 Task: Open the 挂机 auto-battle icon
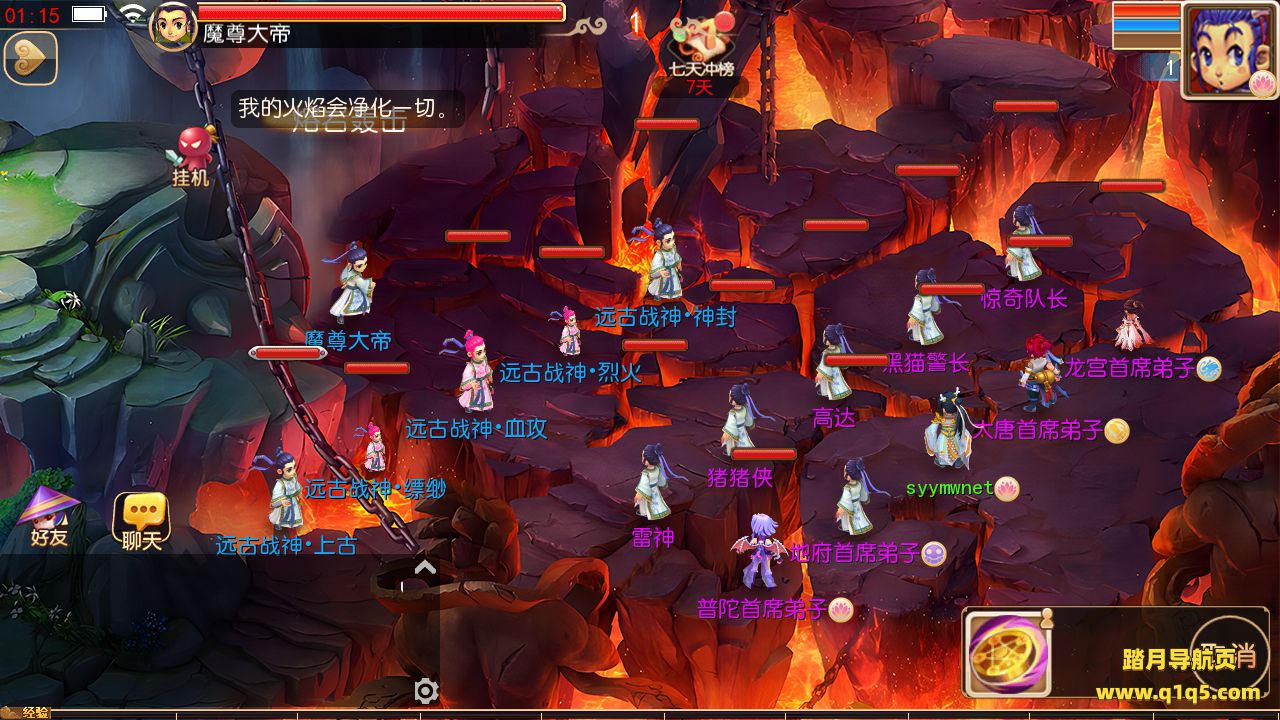[x=194, y=155]
